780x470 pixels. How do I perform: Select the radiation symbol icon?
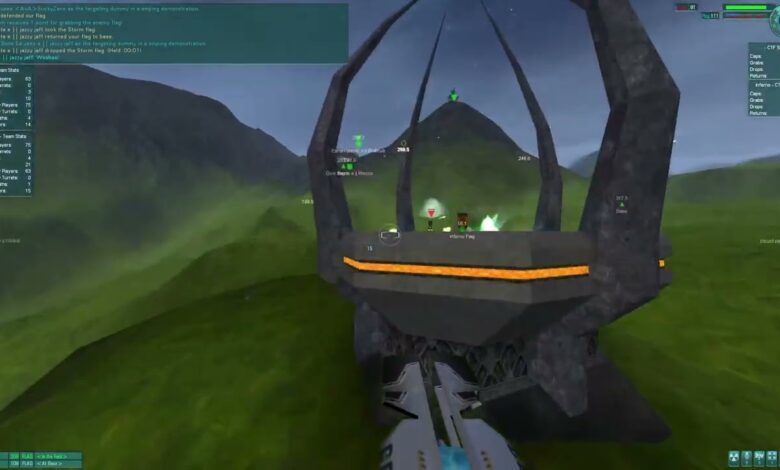point(734,458)
